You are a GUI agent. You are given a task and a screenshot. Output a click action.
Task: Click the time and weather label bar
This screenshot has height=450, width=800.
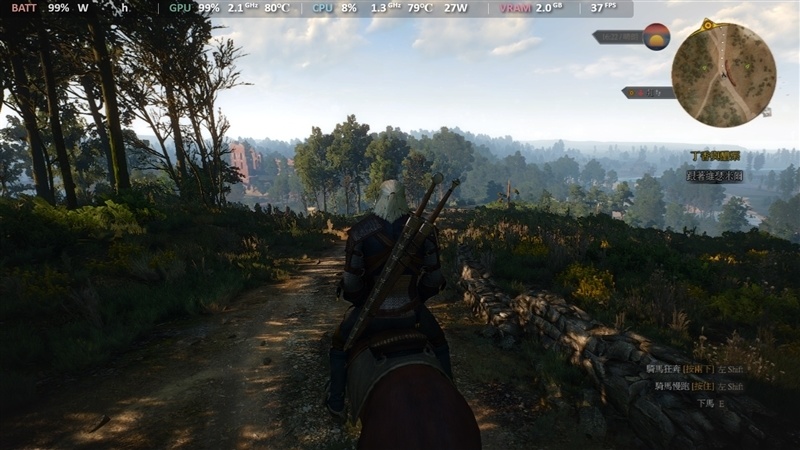(617, 37)
